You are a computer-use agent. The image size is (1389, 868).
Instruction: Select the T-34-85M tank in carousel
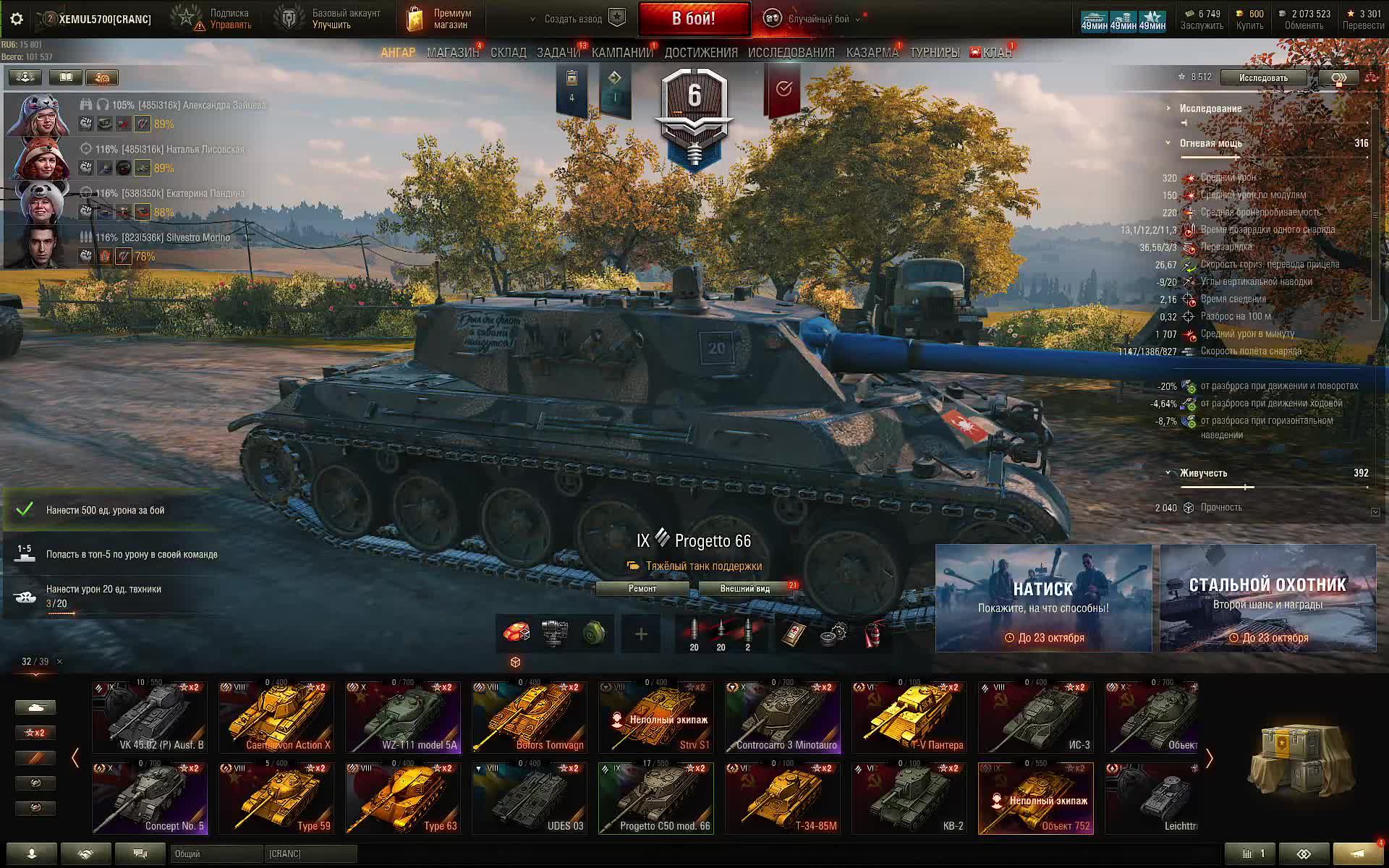[x=783, y=799]
